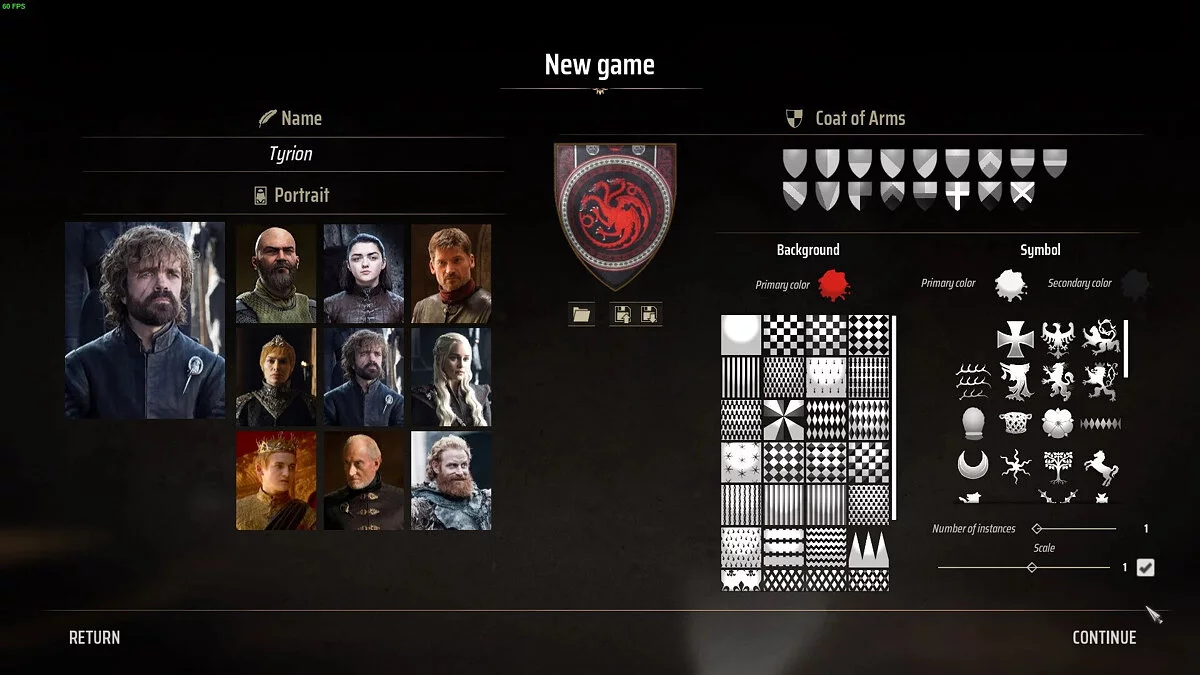Choose the saltire X shield shape
Image resolution: width=1200 pixels, height=675 pixels.
(x=1022, y=195)
